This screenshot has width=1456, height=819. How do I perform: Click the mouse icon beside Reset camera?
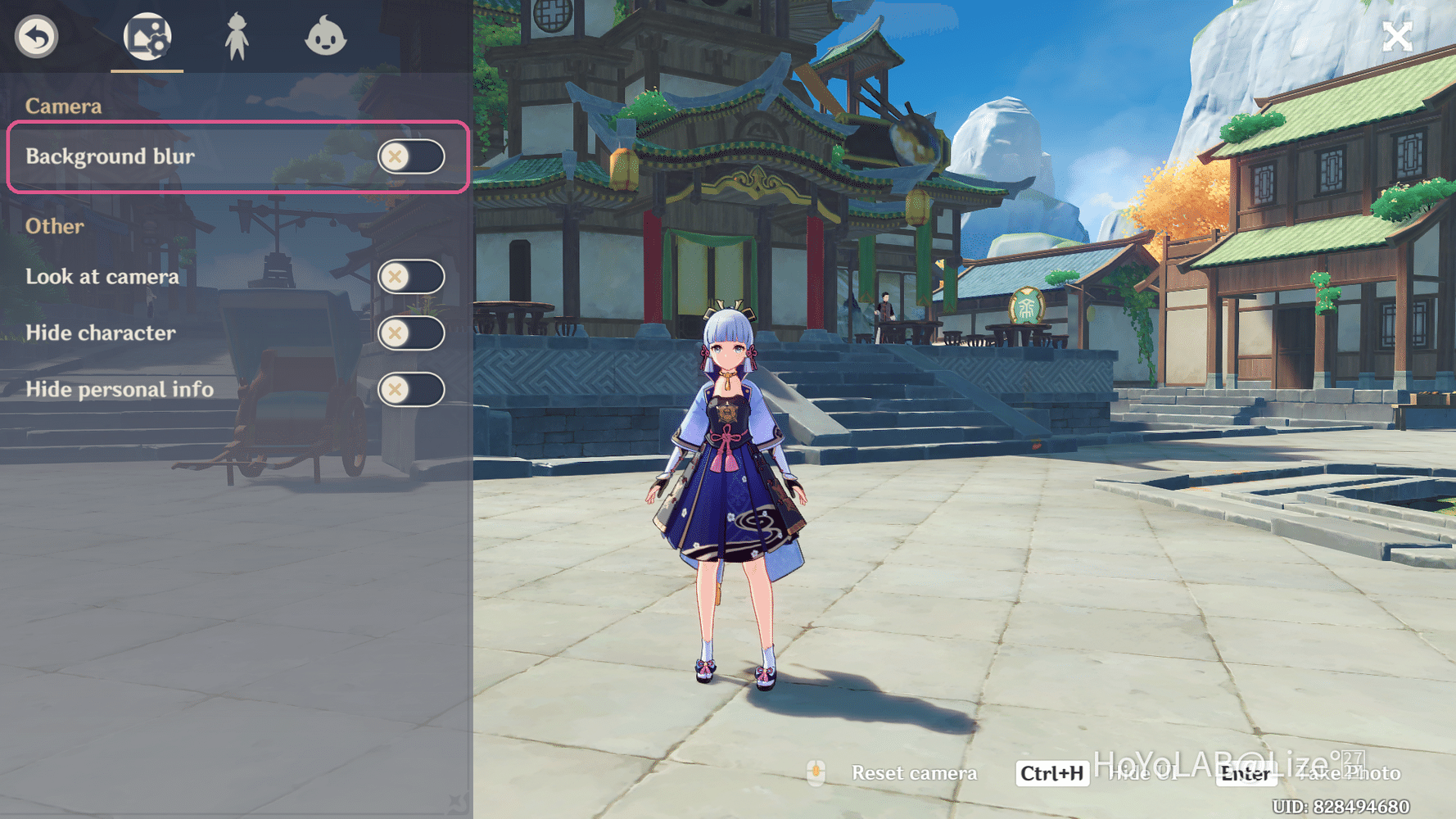click(816, 772)
